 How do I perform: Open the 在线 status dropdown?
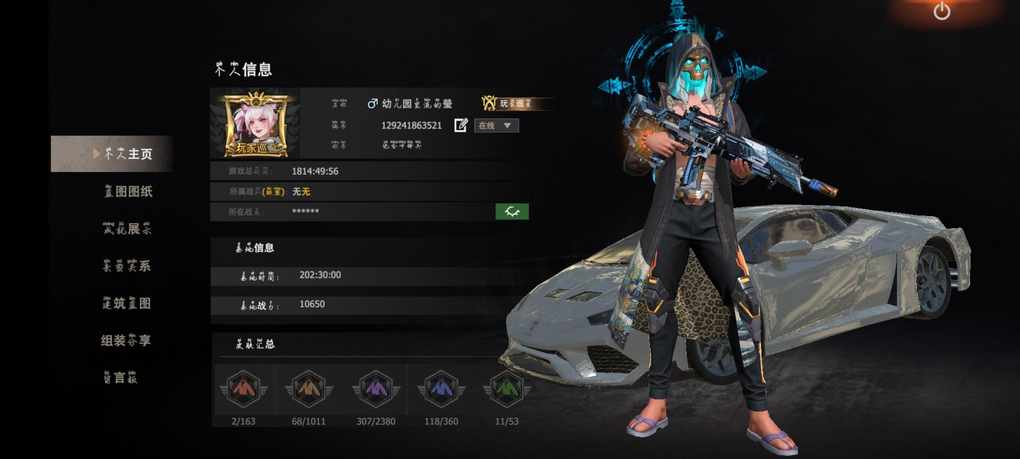point(497,125)
